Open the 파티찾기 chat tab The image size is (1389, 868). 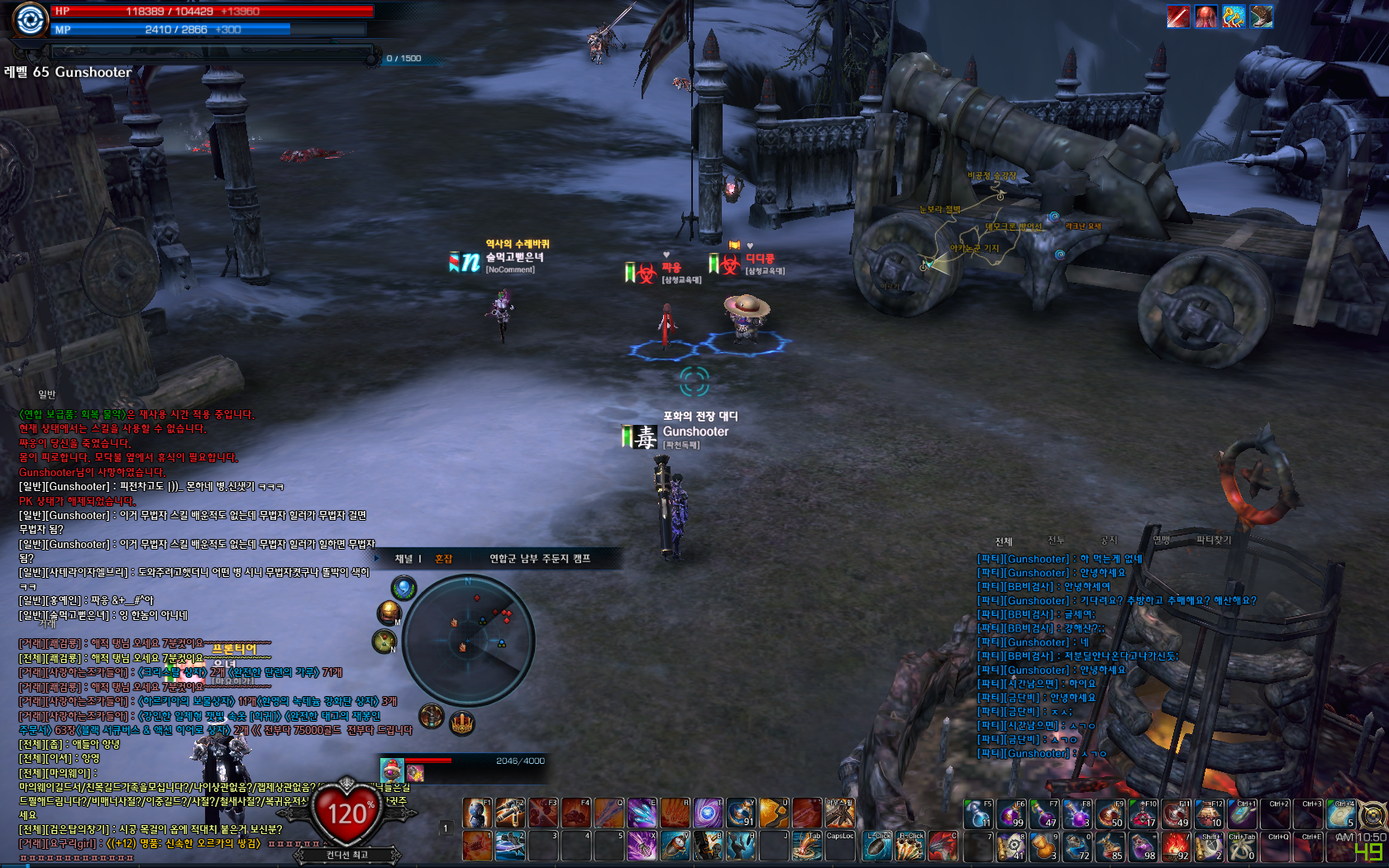coord(1213,541)
